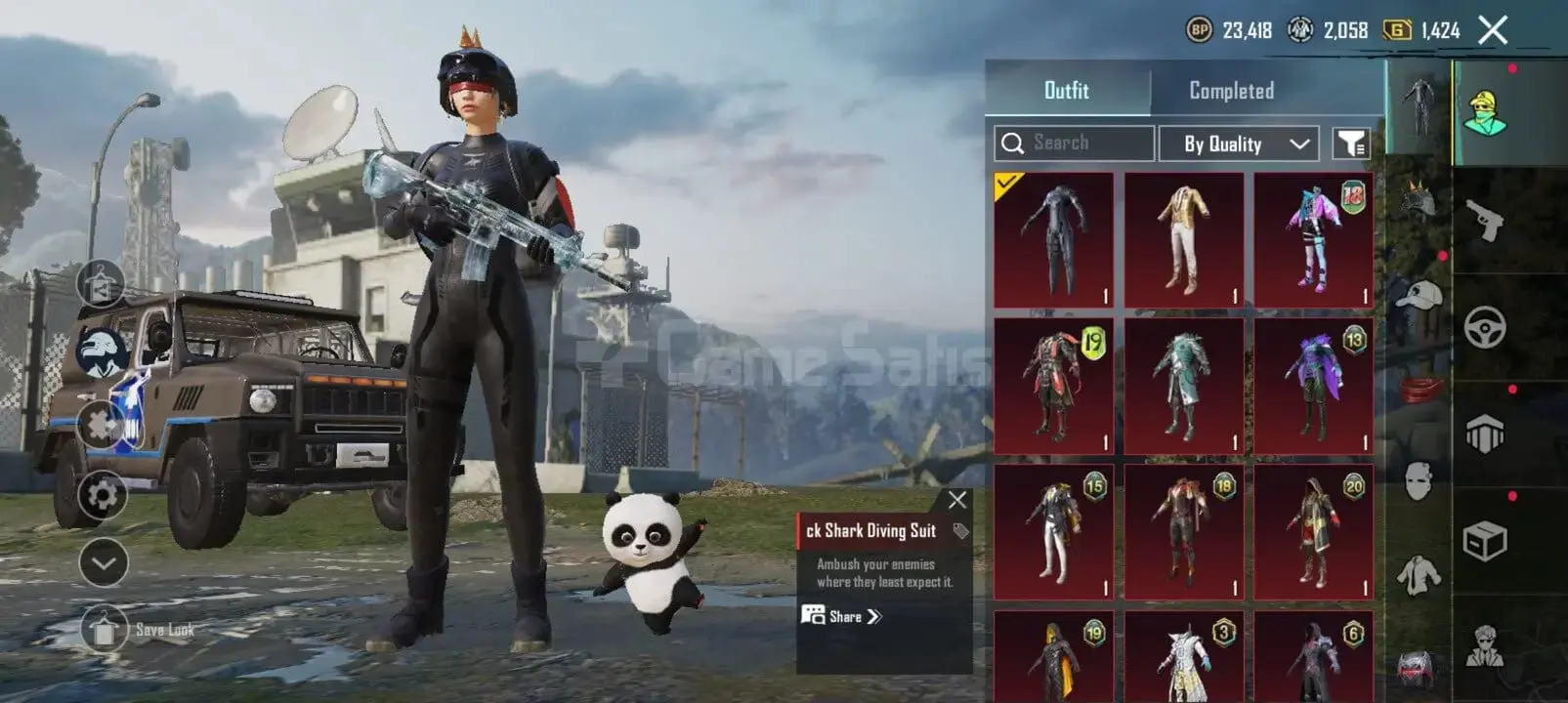
Task: Open the cap headgear subcategory
Action: tap(1419, 295)
